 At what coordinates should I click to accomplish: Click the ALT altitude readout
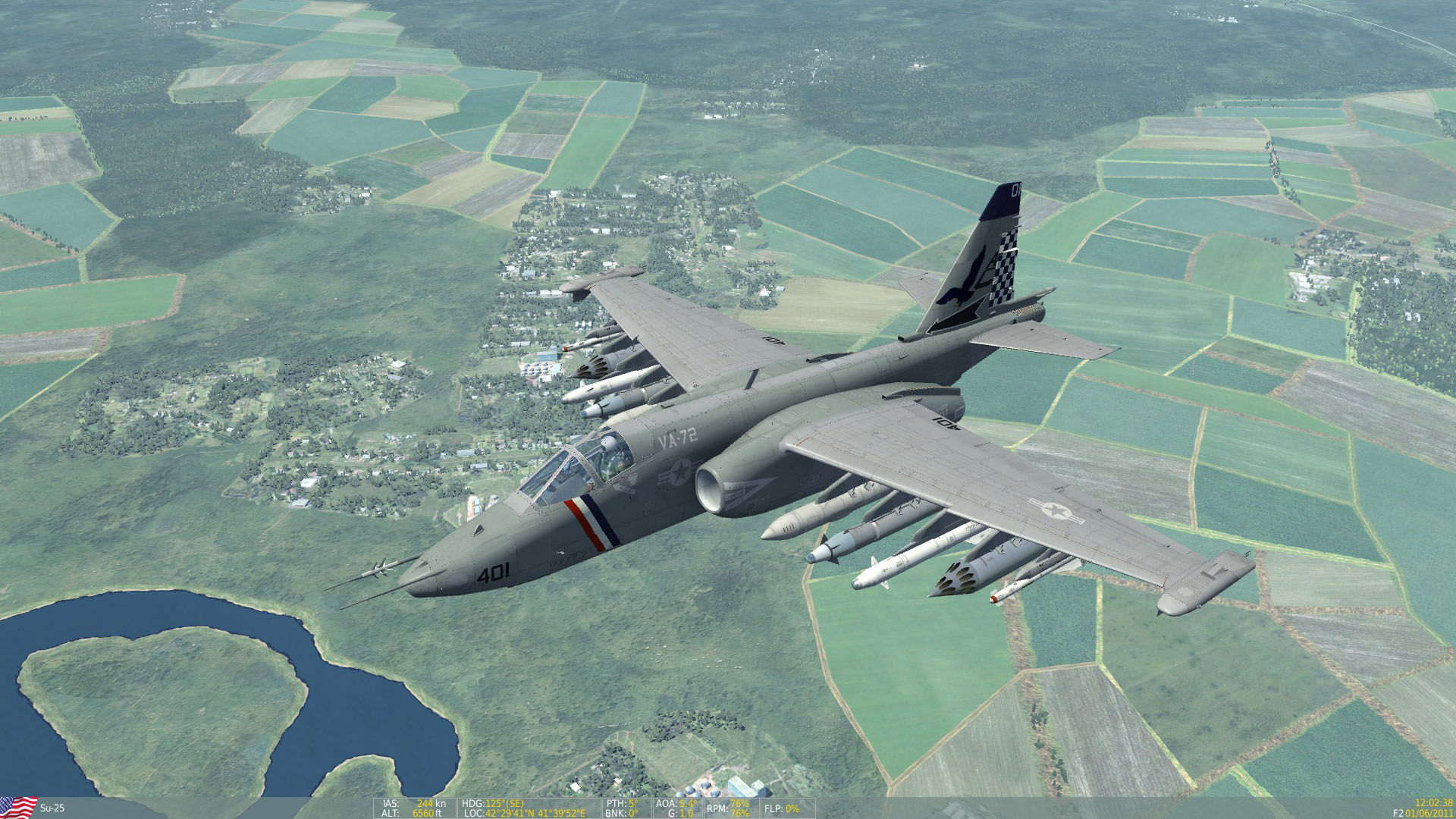[389, 813]
